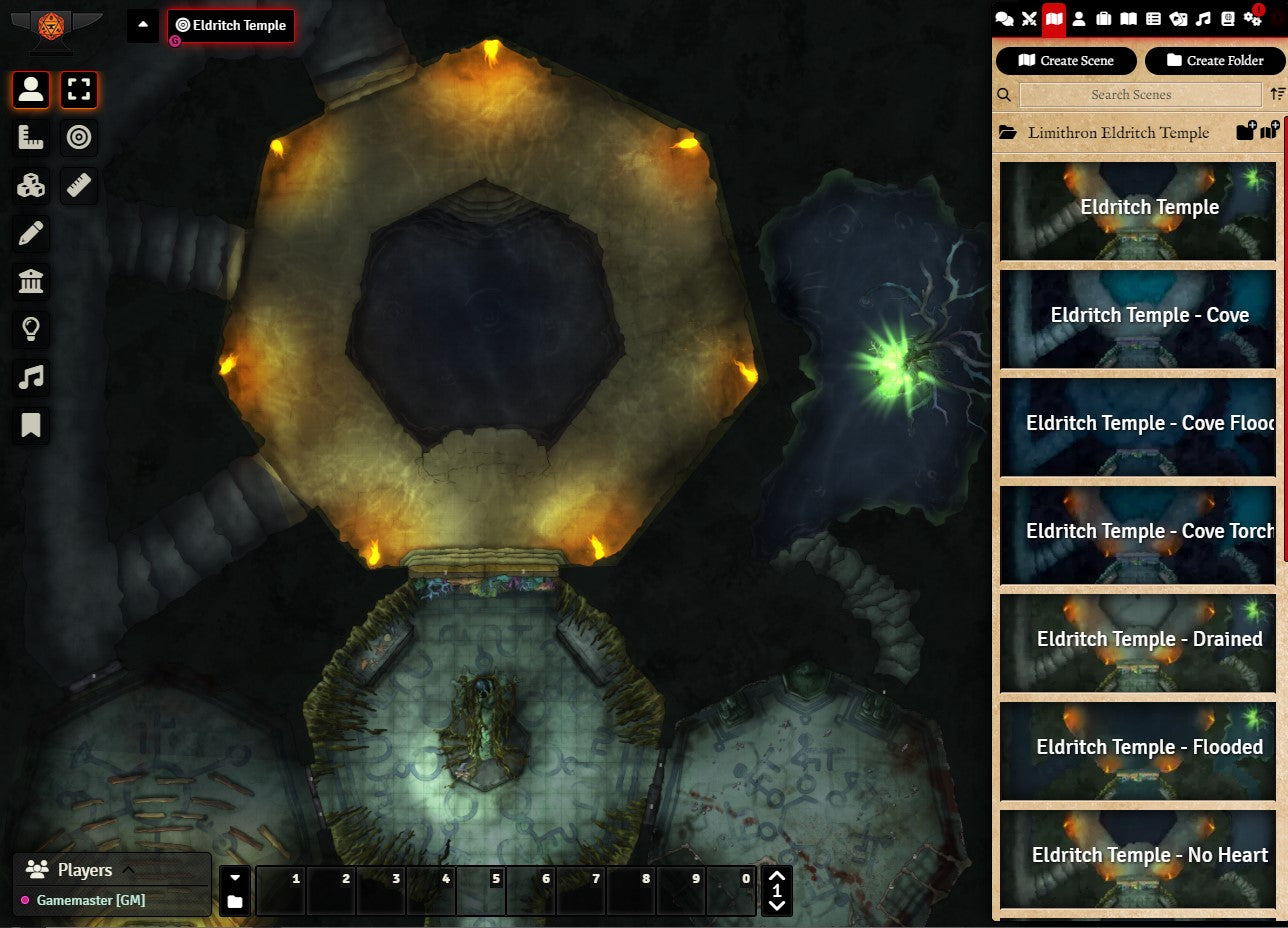The width and height of the screenshot is (1288, 928).
Task: Activate the lighting controls lightbulb tool
Action: pyautogui.click(x=31, y=329)
